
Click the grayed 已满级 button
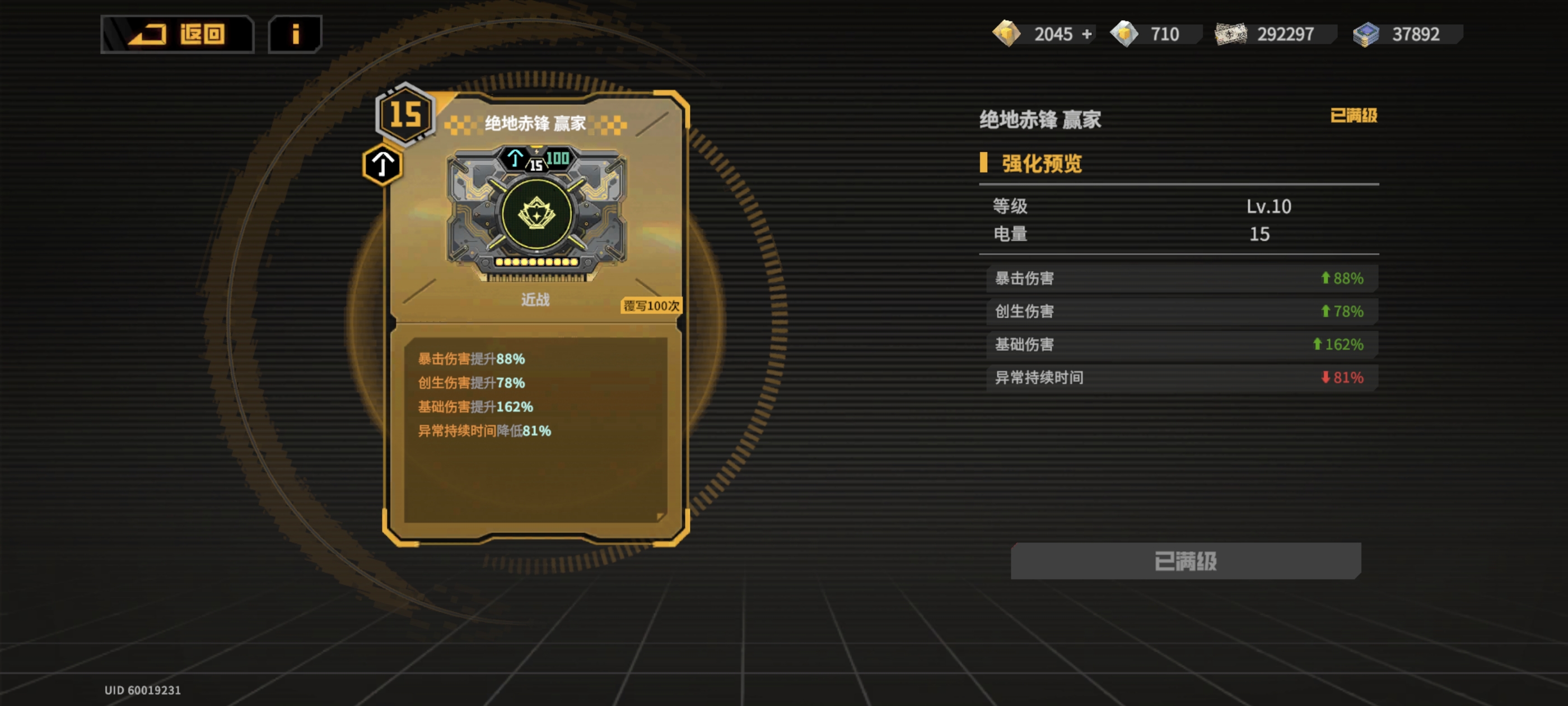tap(1184, 561)
